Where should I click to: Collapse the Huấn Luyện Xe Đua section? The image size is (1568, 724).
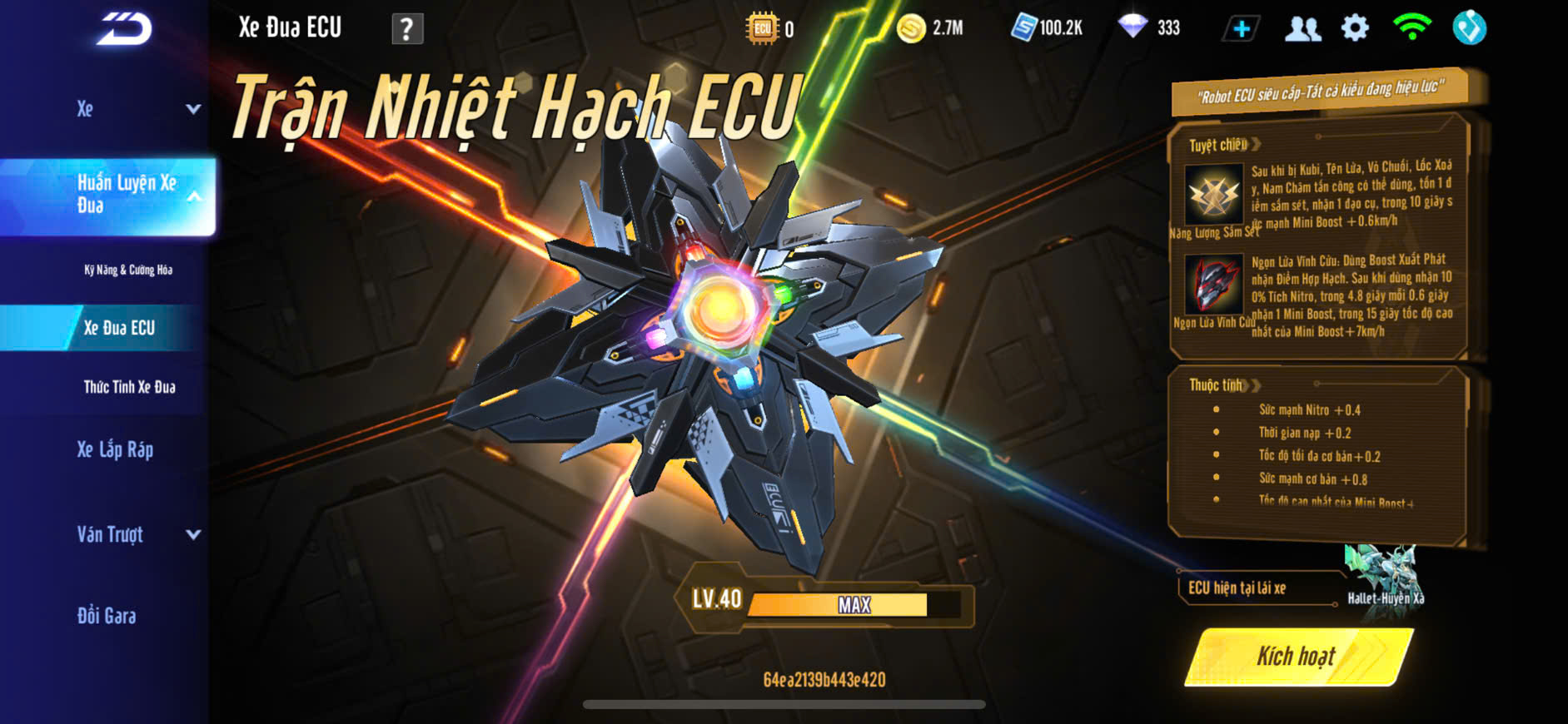coord(193,196)
